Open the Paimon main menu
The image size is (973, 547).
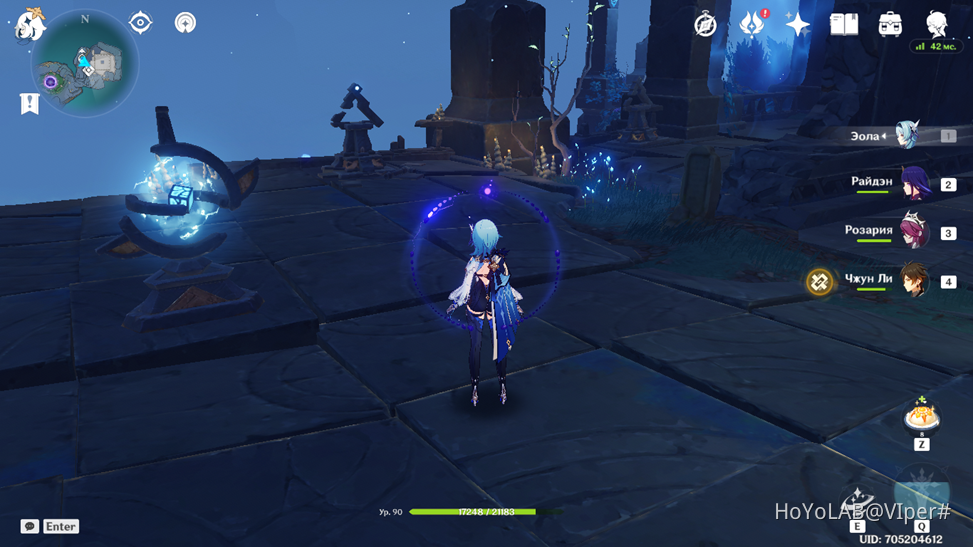point(30,24)
